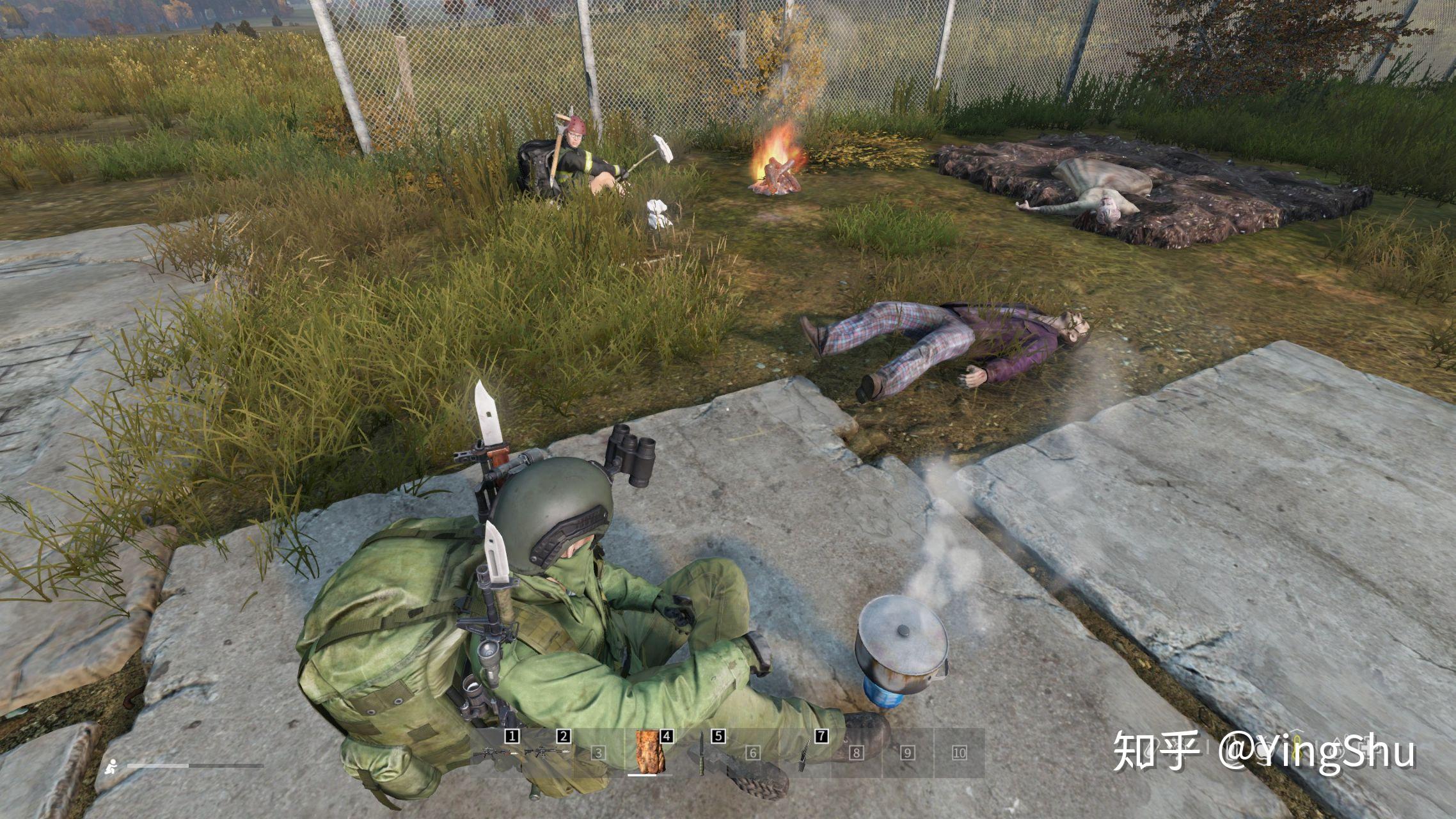
Task: Select the rifle in hotbar slot 1
Action: tap(495, 752)
